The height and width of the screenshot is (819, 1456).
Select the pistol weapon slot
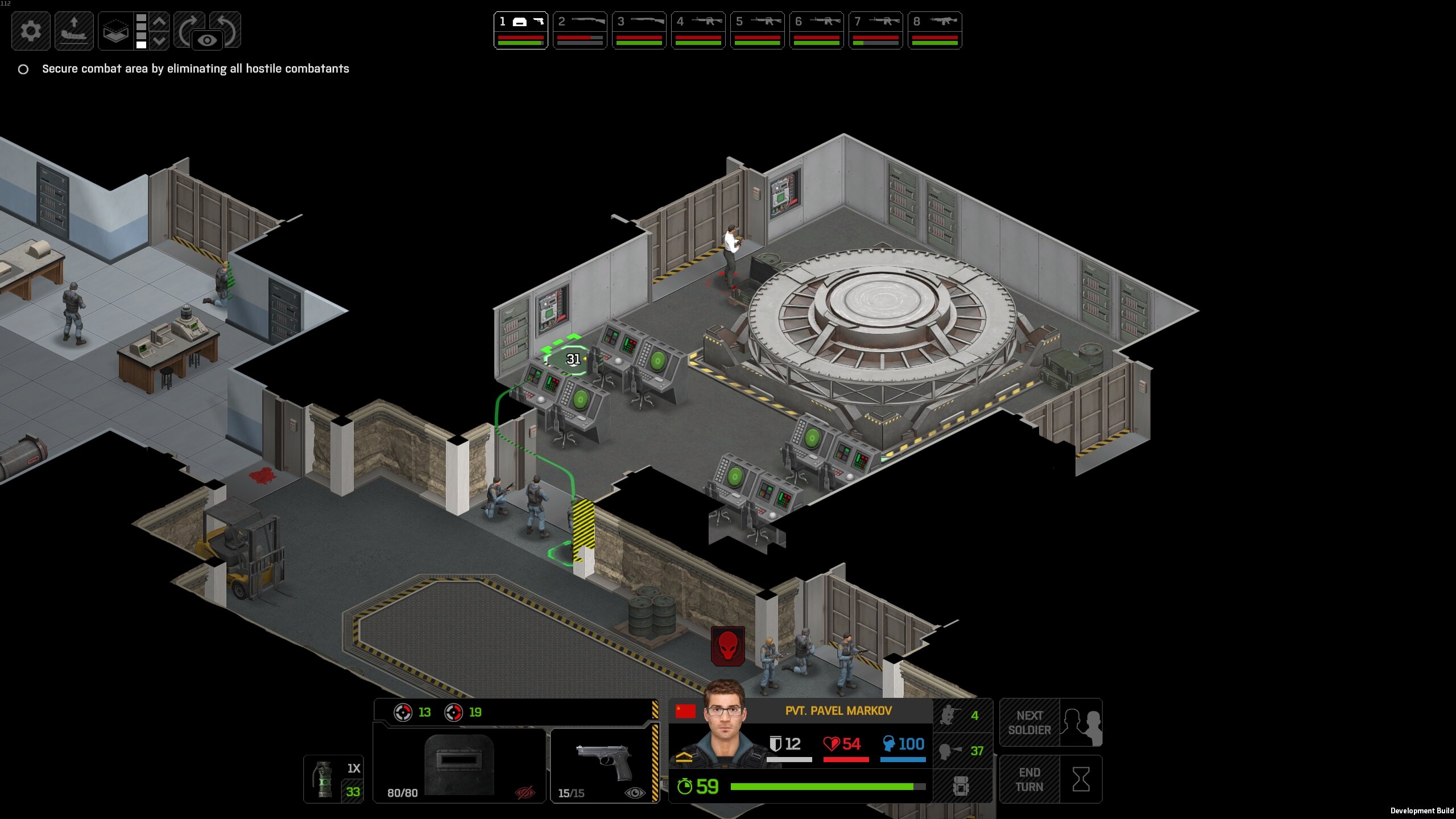coord(604,764)
